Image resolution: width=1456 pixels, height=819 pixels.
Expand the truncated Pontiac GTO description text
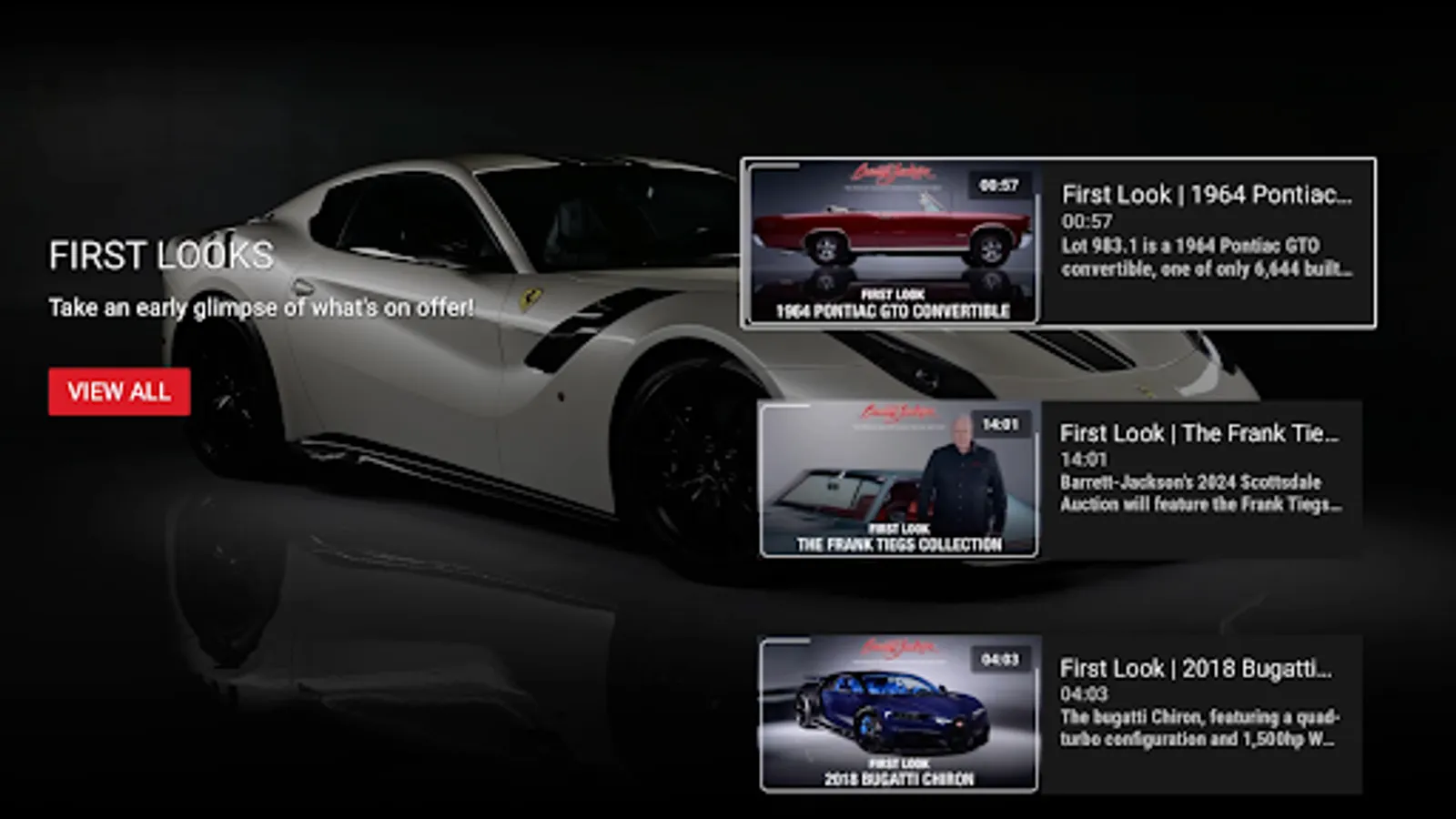coord(1201,257)
